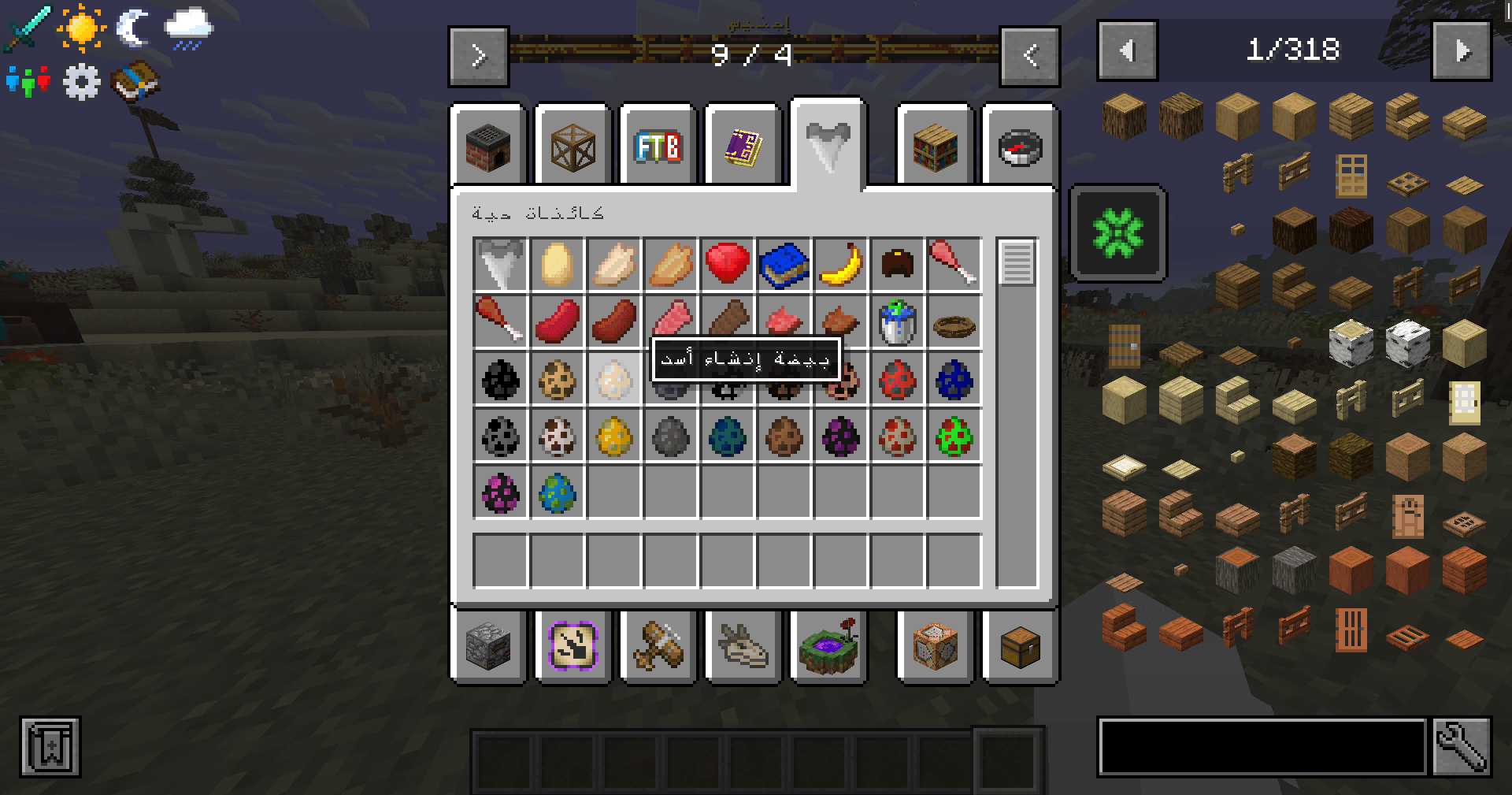Switch to the cobblestone blocks tab
The width and height of the screenshot is (1512, 795).
pyautogui.click(x=488, y=647)
